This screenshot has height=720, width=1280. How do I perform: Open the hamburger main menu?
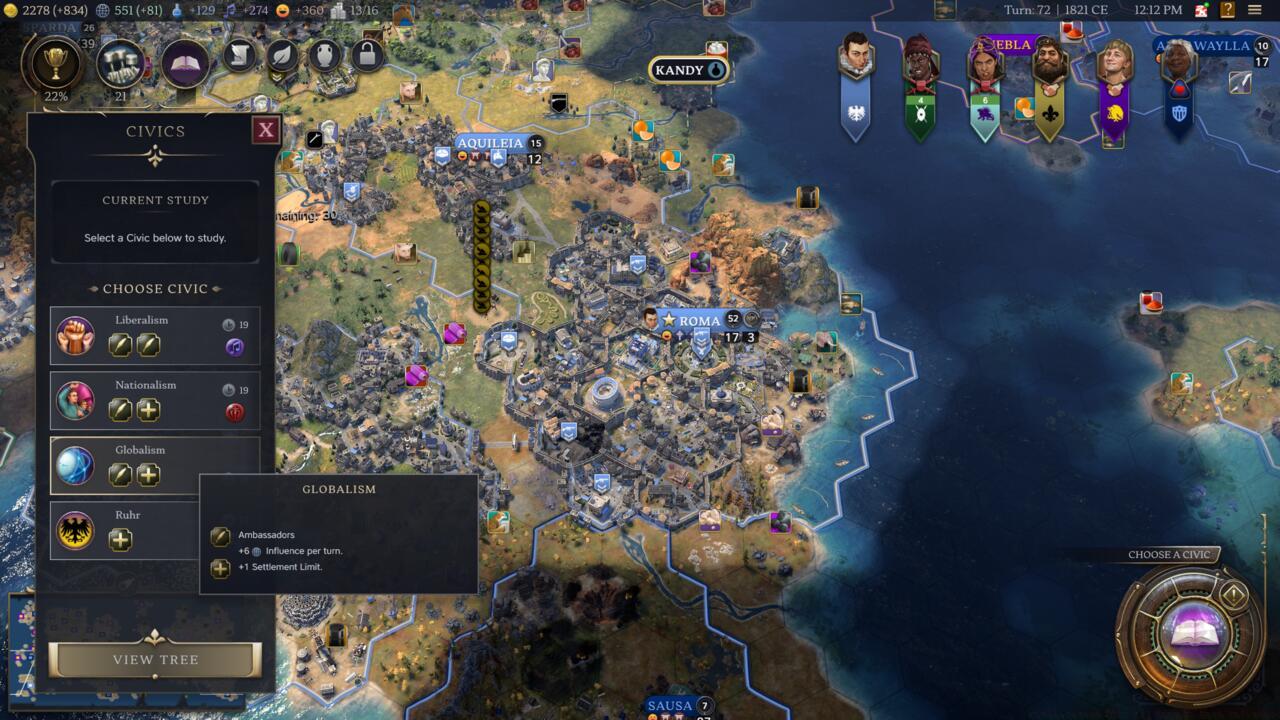click(x=1254, y=10)
